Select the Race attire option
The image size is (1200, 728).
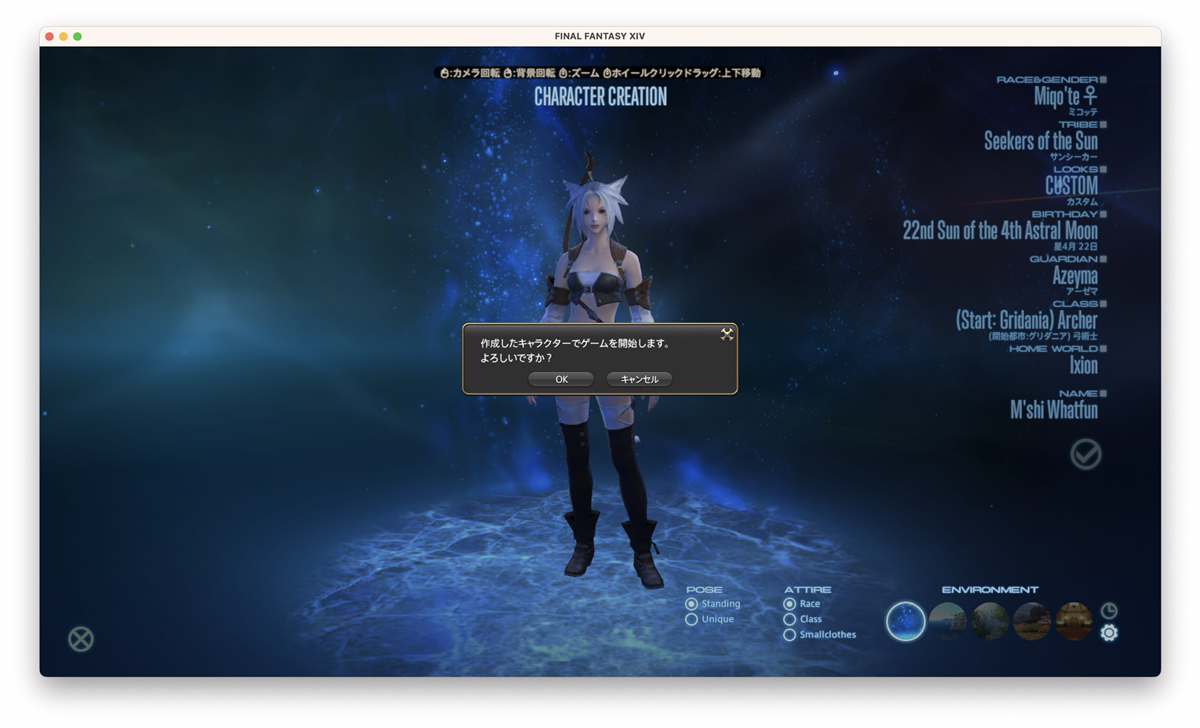coord(790,604)
